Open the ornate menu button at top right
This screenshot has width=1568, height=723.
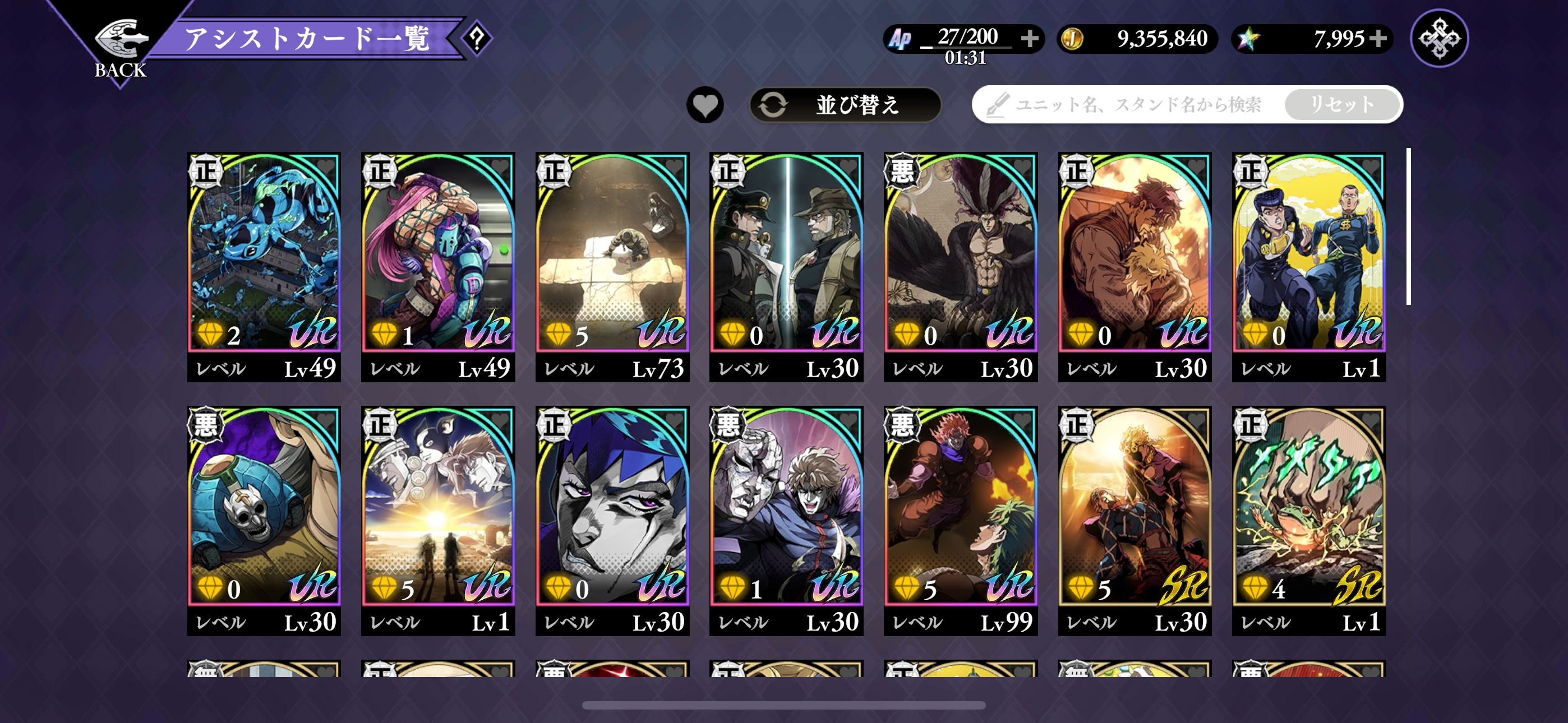(x=1439, y=38)
